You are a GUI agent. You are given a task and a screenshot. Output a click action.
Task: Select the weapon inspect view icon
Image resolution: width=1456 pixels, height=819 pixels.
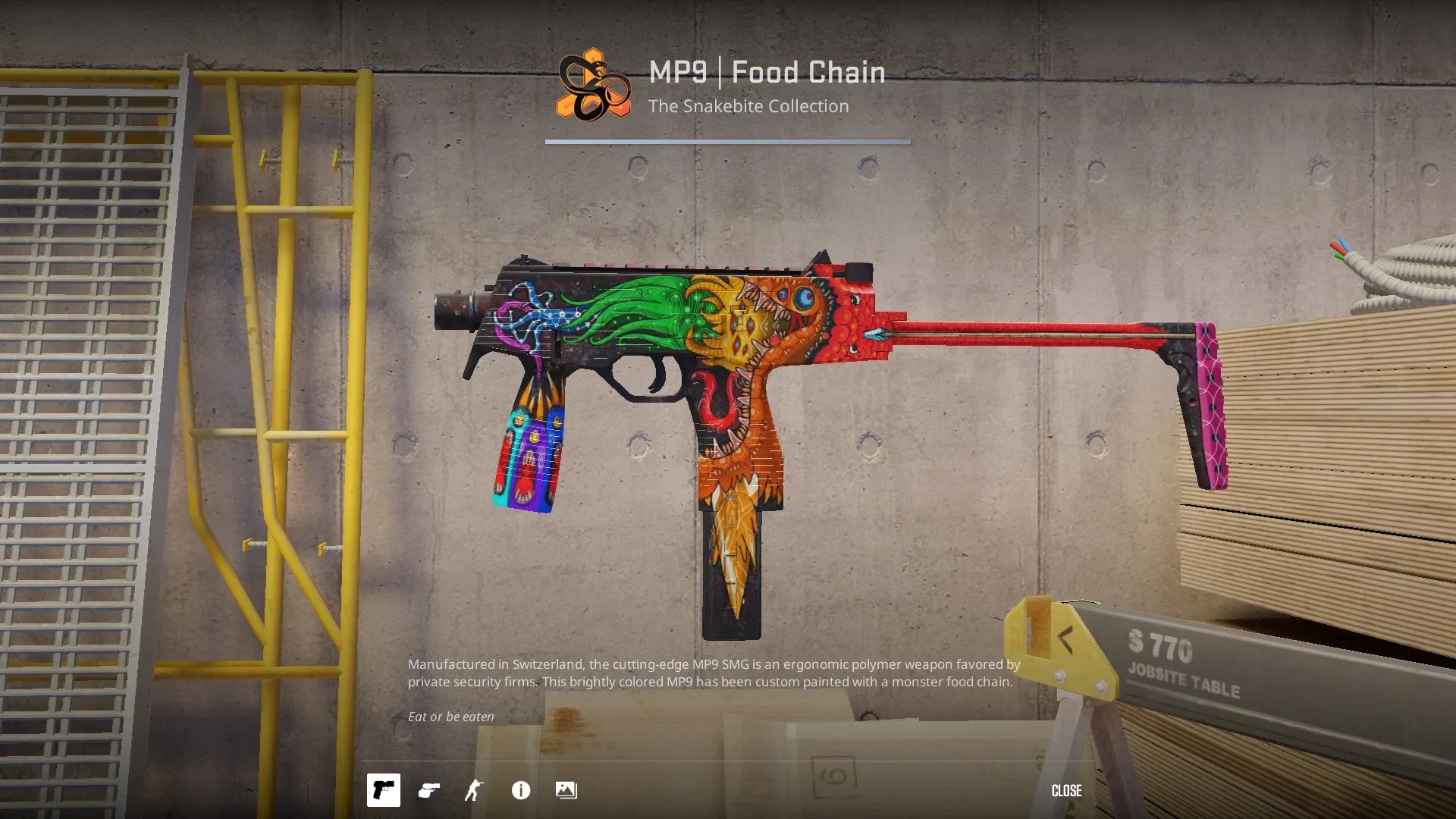[384, 790]
